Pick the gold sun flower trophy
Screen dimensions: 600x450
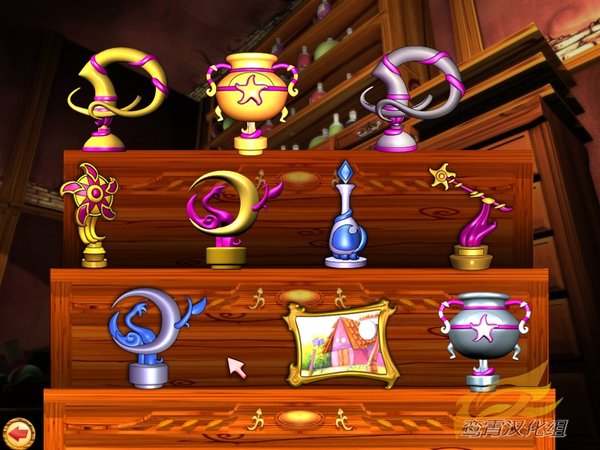[91, 213]
